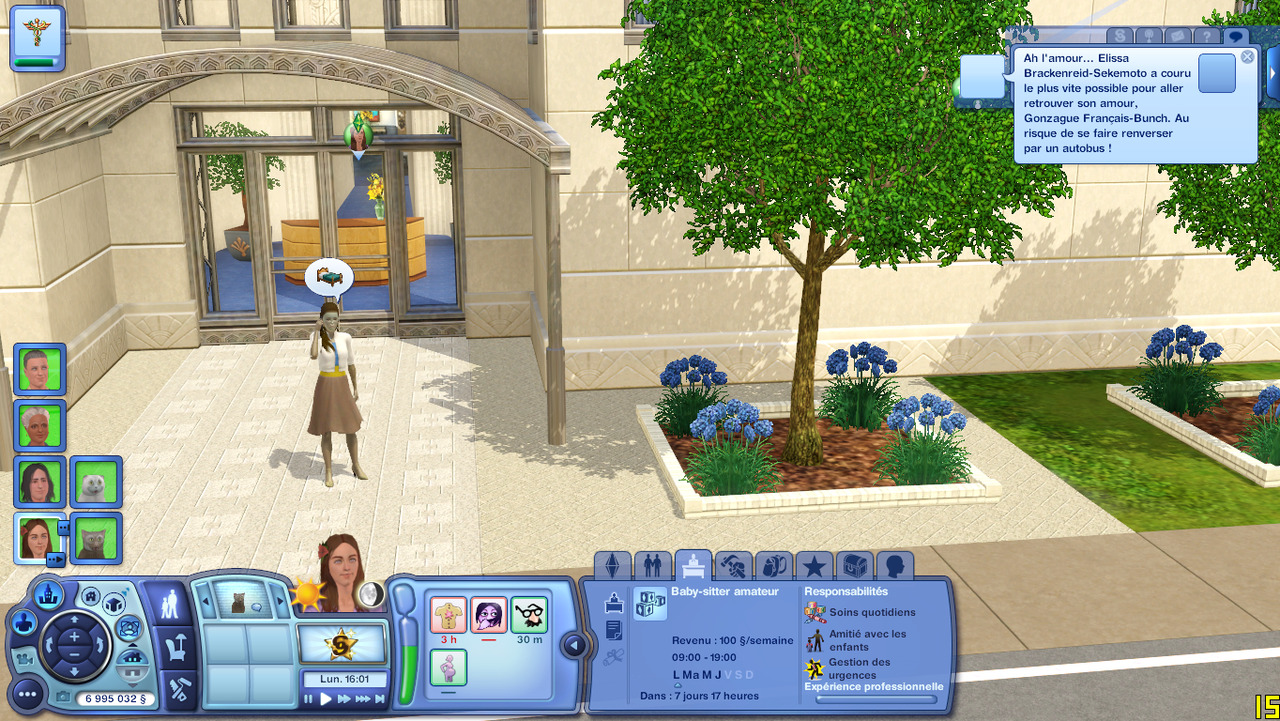Open the lifetime happiness star panel
The height and width of the screenshot is (721, 1280).
(341, 644)
